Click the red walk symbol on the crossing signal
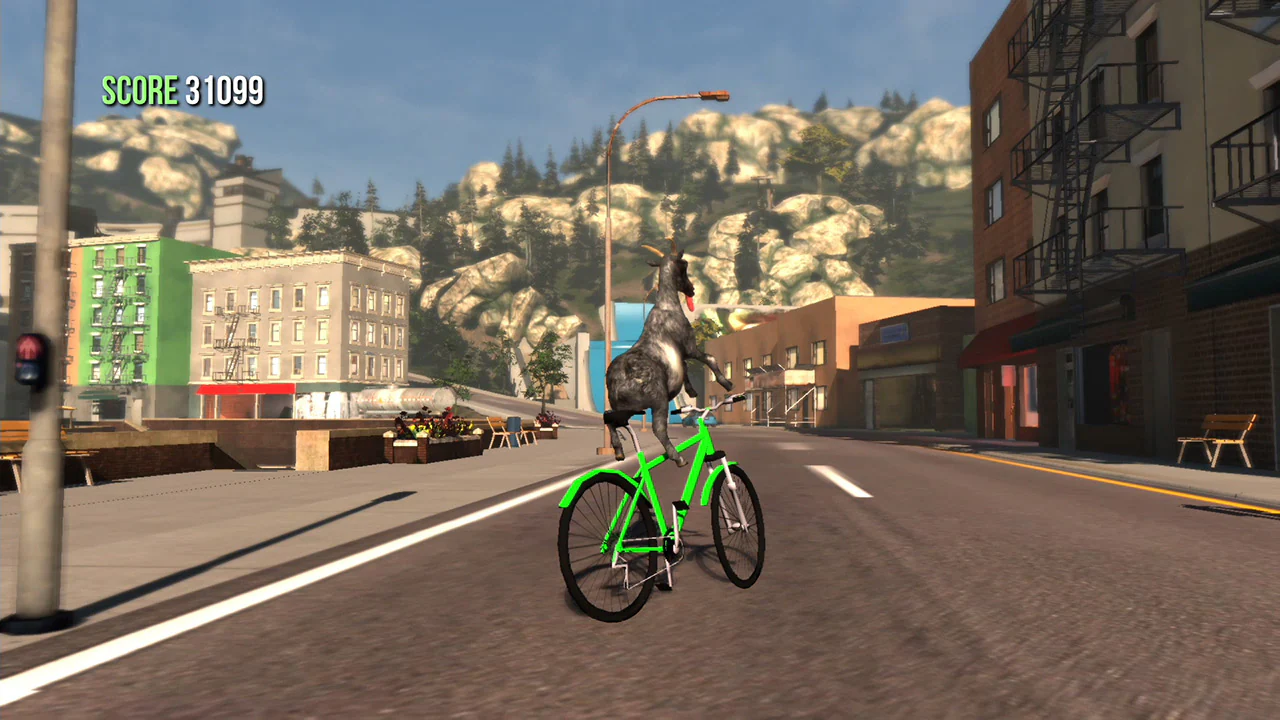The height and width of the screenshot is (720, 1280). pos(28,345)
